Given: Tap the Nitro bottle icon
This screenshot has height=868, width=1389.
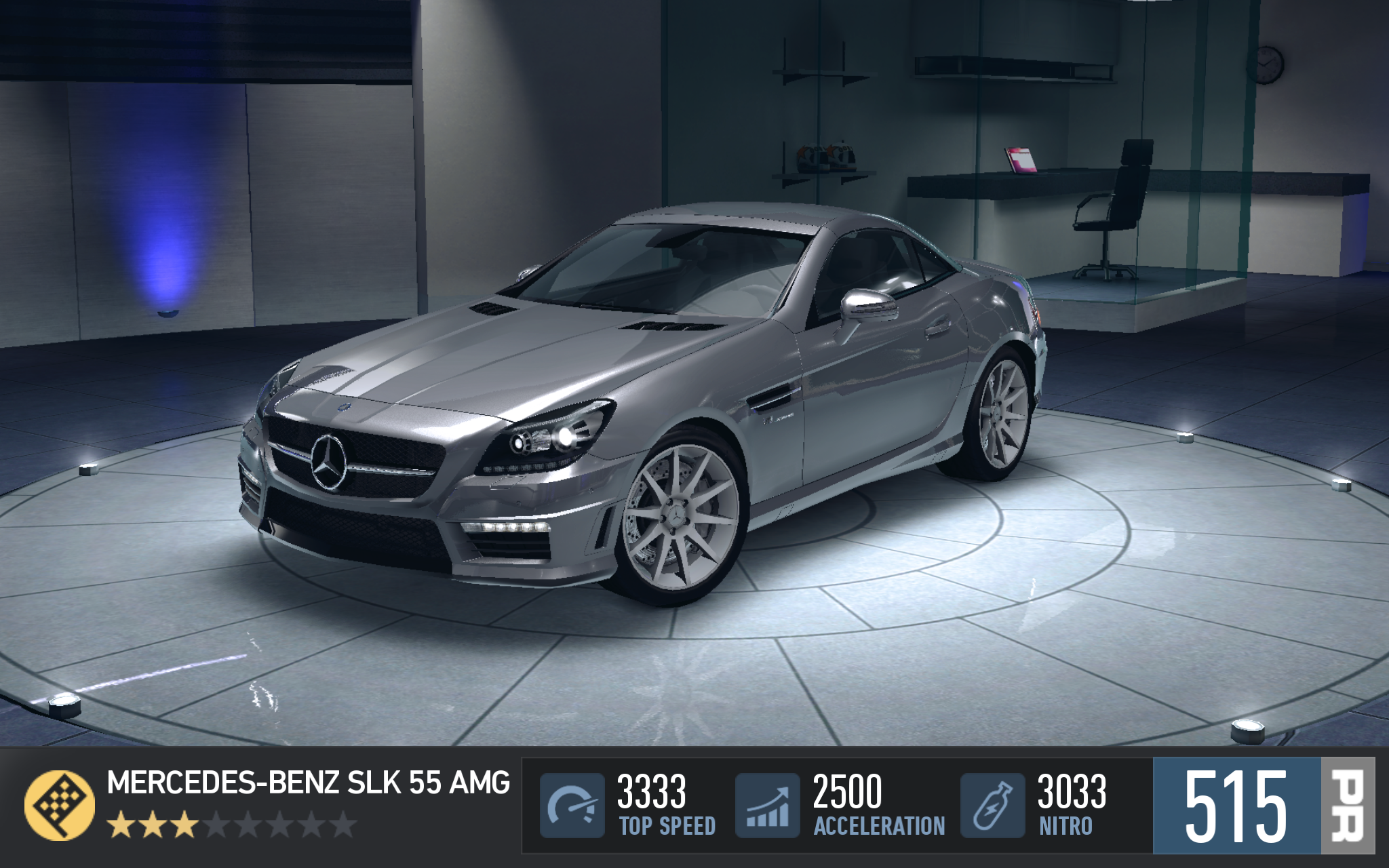Looking at the screenshot, I should click(992, 805).
